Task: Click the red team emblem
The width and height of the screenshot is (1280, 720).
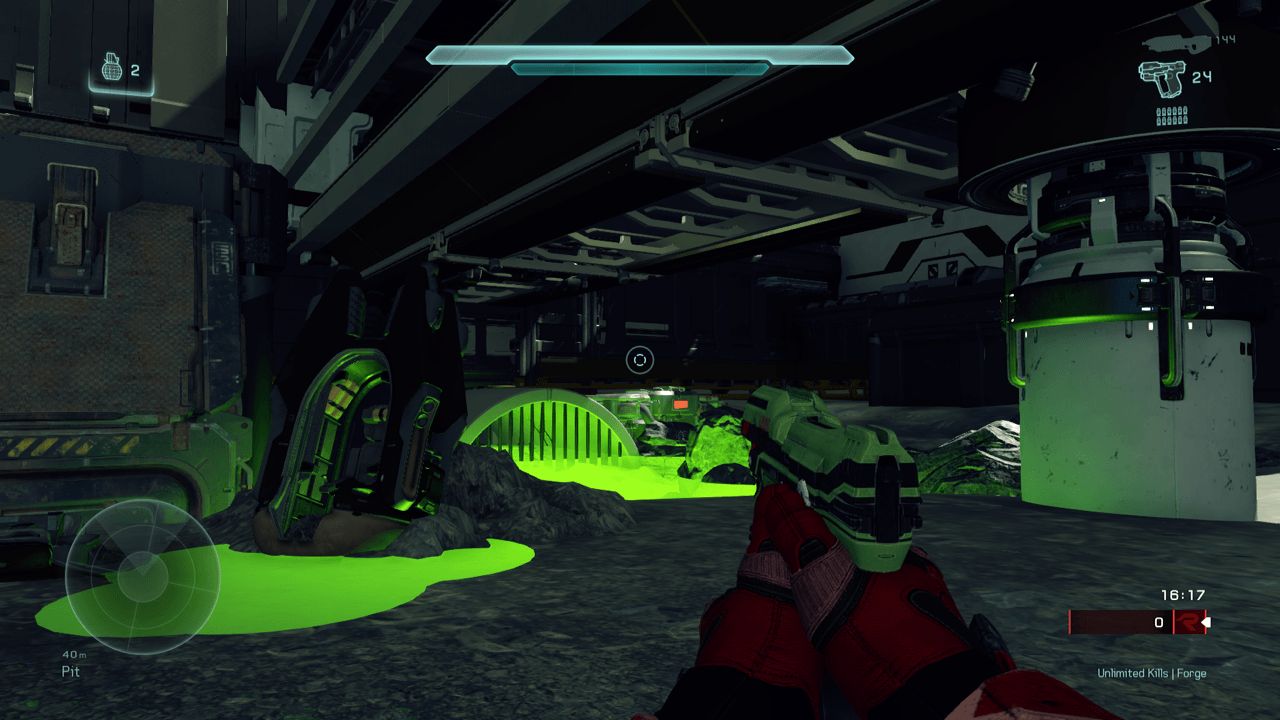Action: (1187, 622)
